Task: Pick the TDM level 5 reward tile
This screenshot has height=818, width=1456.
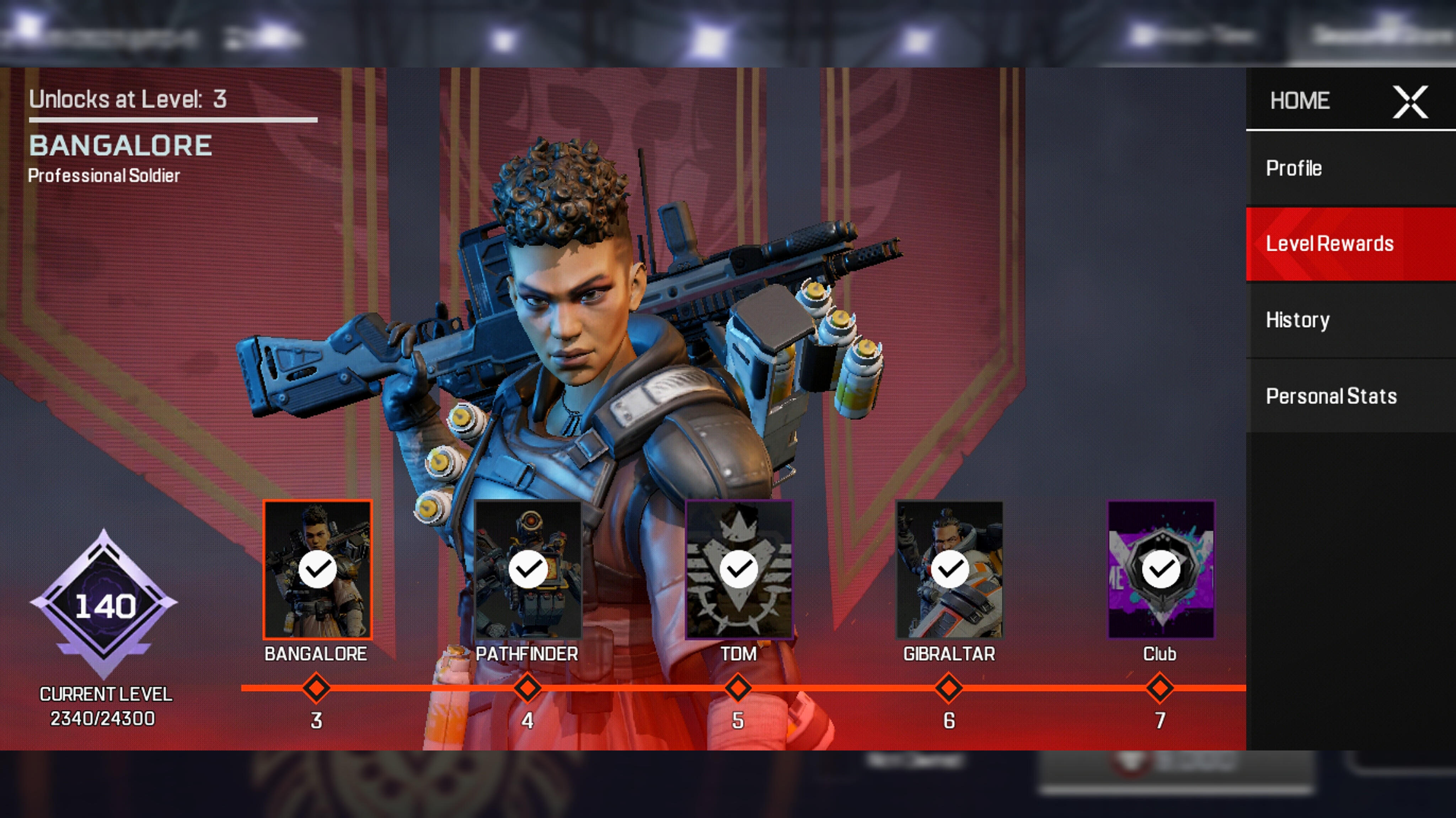Action: click(x=739, y=569)
